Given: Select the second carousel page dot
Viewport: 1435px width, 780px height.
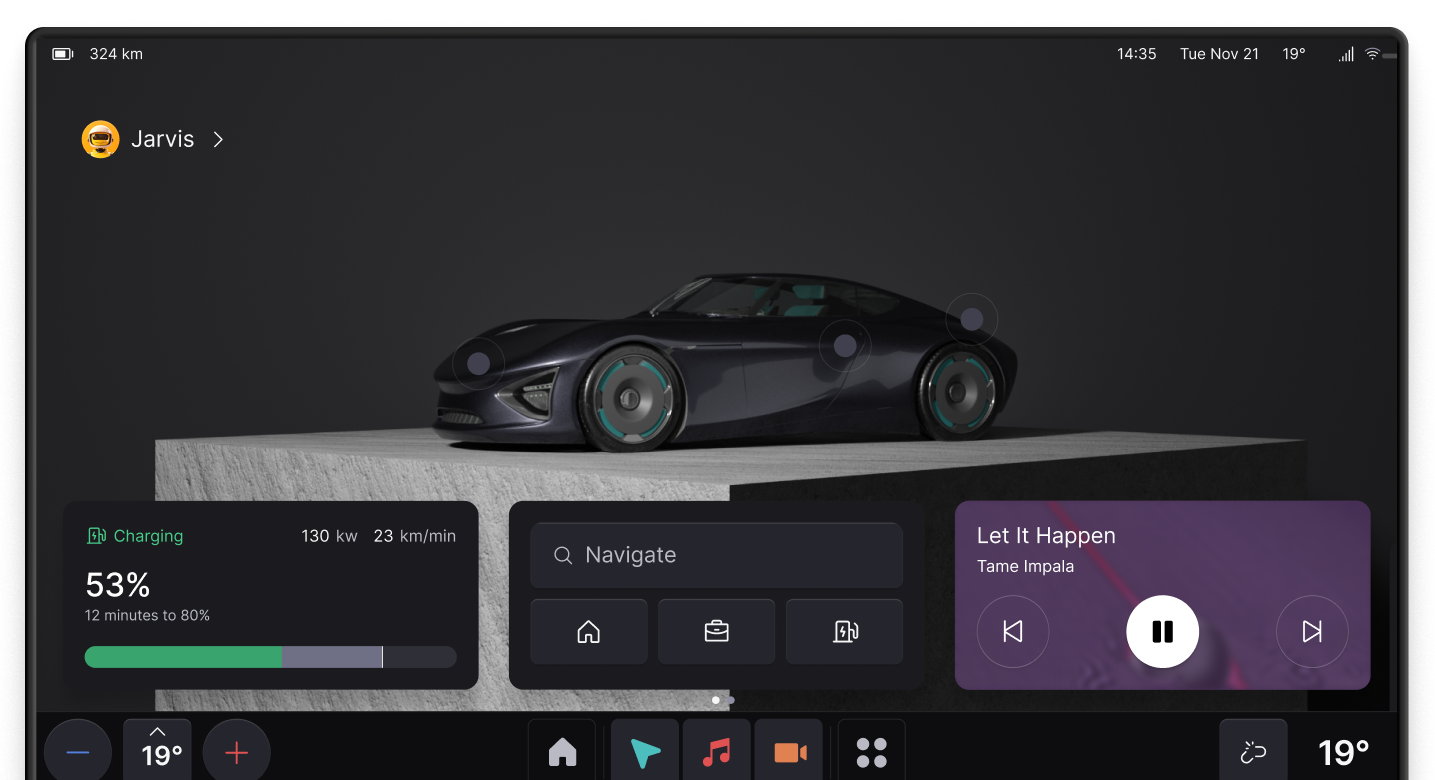Looking at the screenshot, I should 729,700.
